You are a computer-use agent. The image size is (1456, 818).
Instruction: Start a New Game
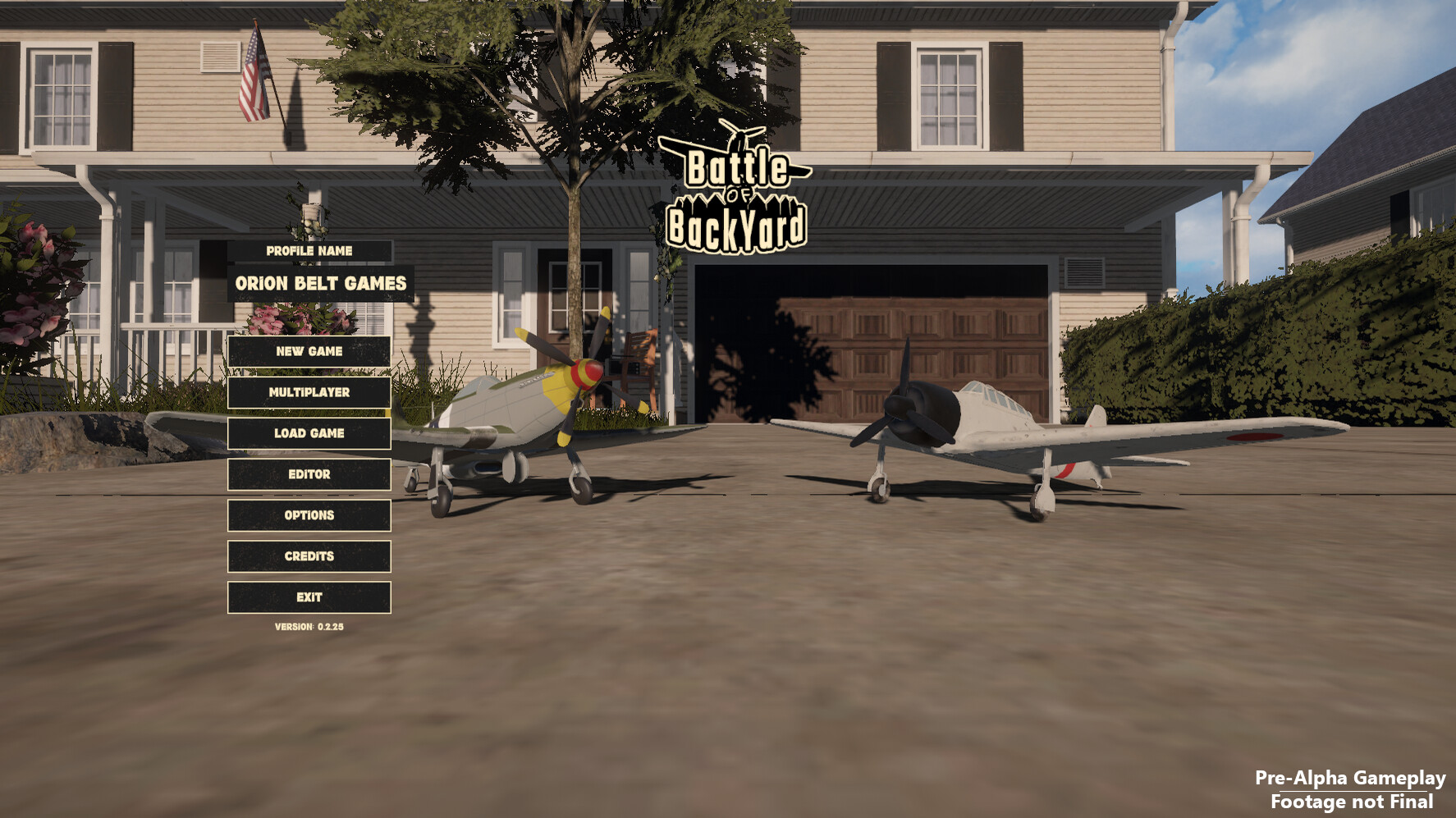pos(309,351)
